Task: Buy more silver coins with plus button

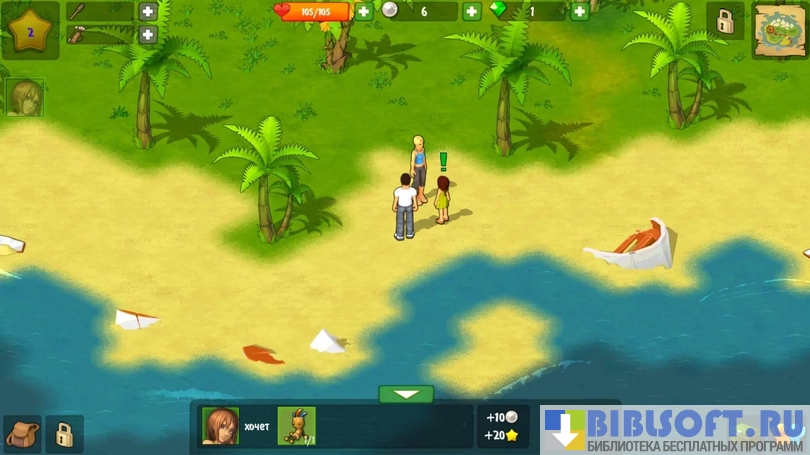Action: 471,12
